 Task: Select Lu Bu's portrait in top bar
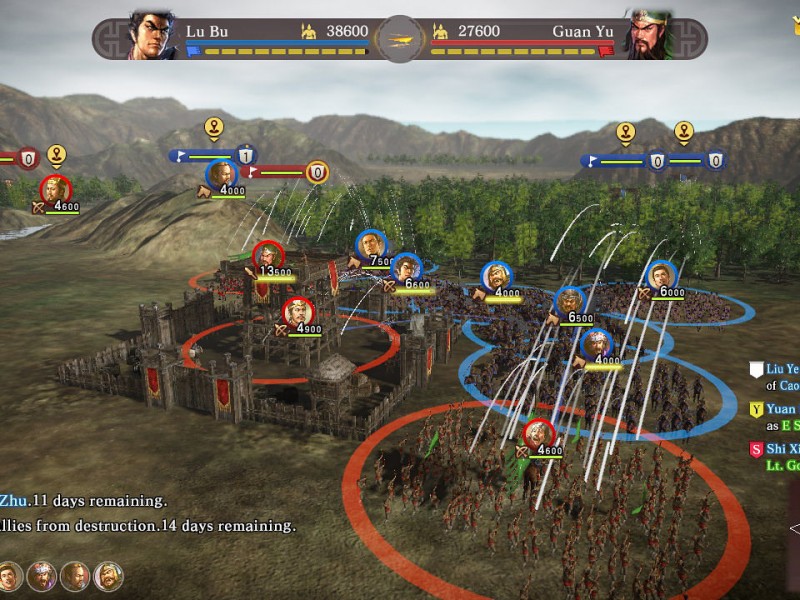click(152, 36)
